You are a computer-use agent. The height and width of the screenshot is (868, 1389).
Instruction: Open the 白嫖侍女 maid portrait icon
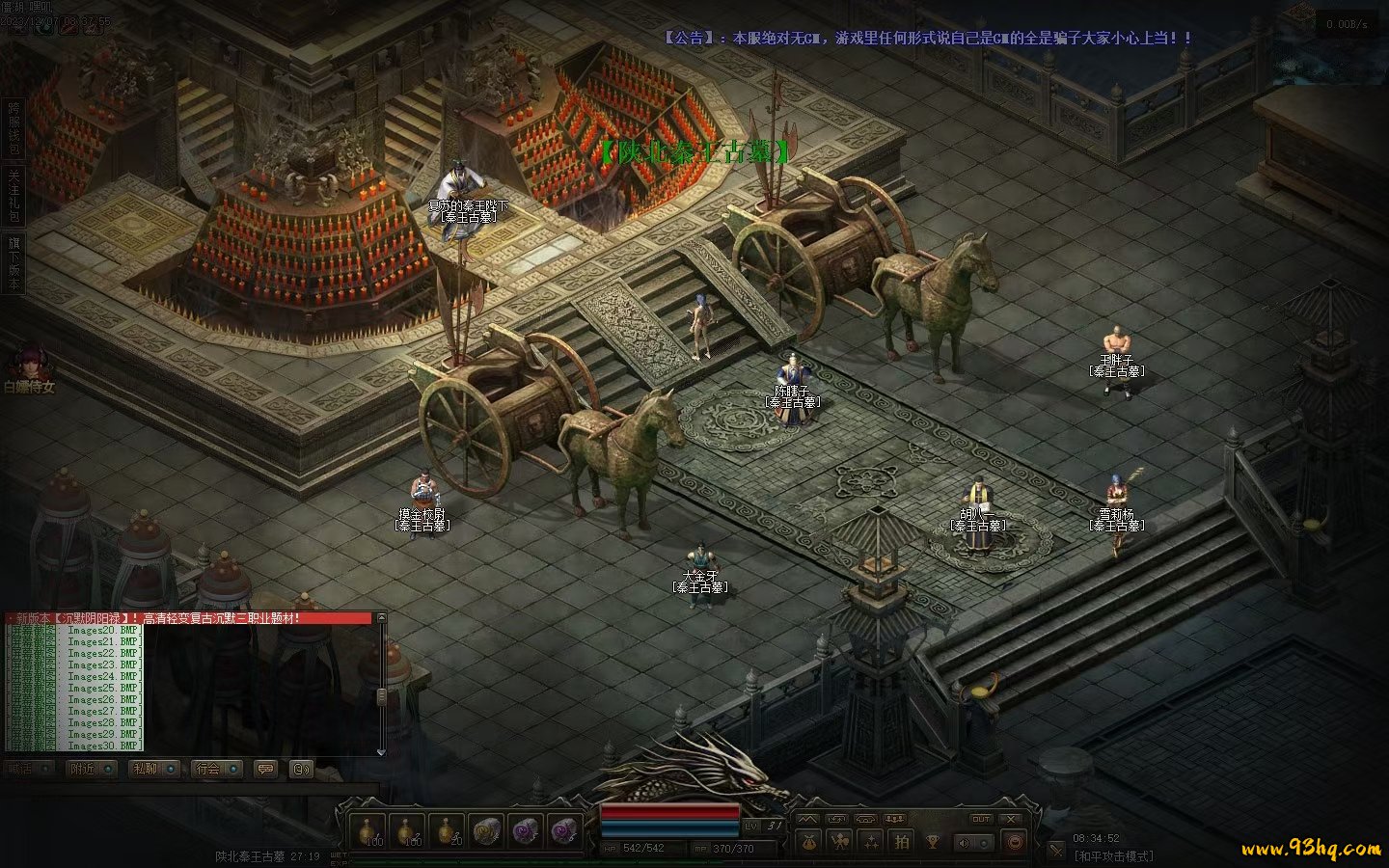pyautogui.click(x=23, y=366)
